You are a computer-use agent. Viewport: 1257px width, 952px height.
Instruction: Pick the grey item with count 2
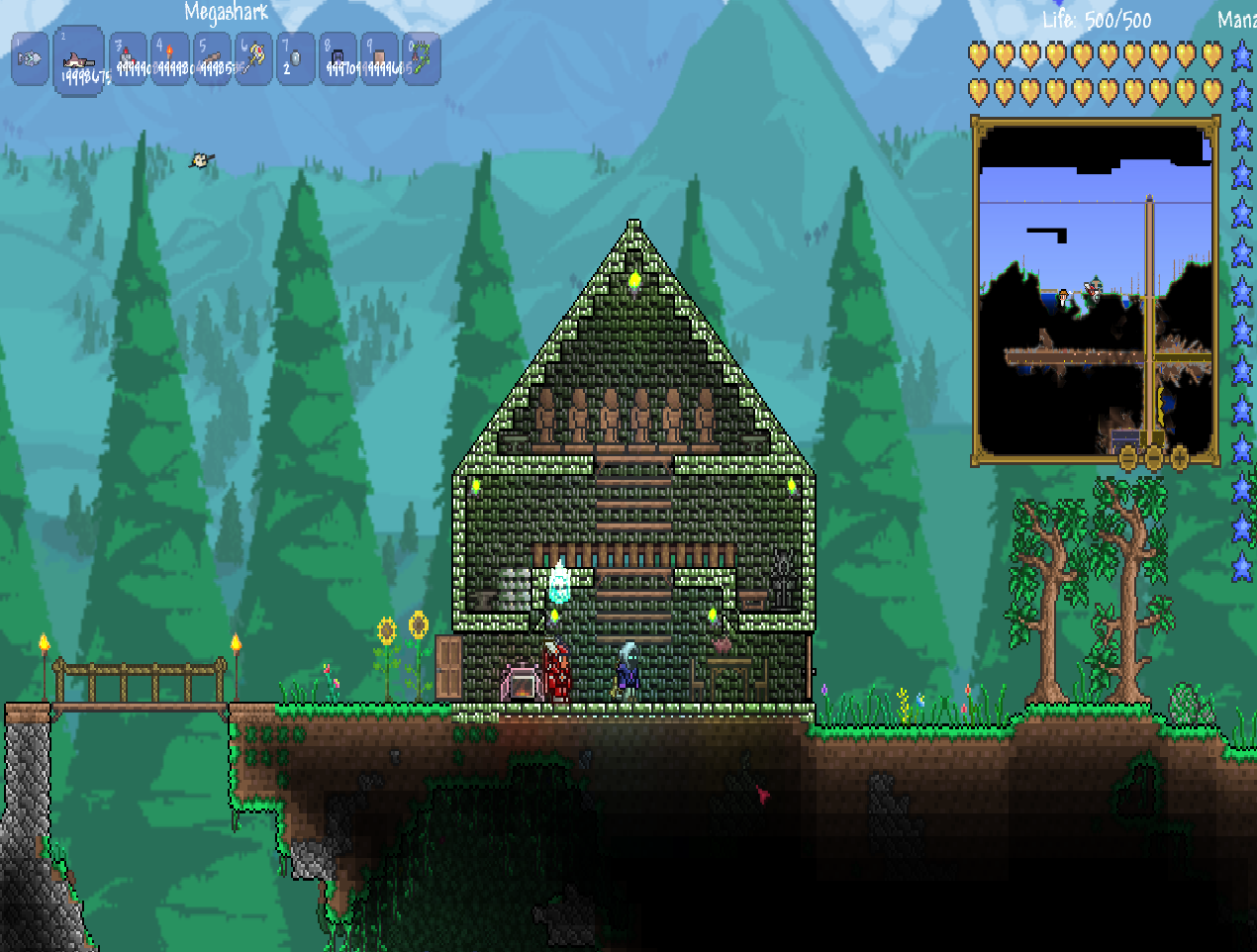click(x=295, y=59)
